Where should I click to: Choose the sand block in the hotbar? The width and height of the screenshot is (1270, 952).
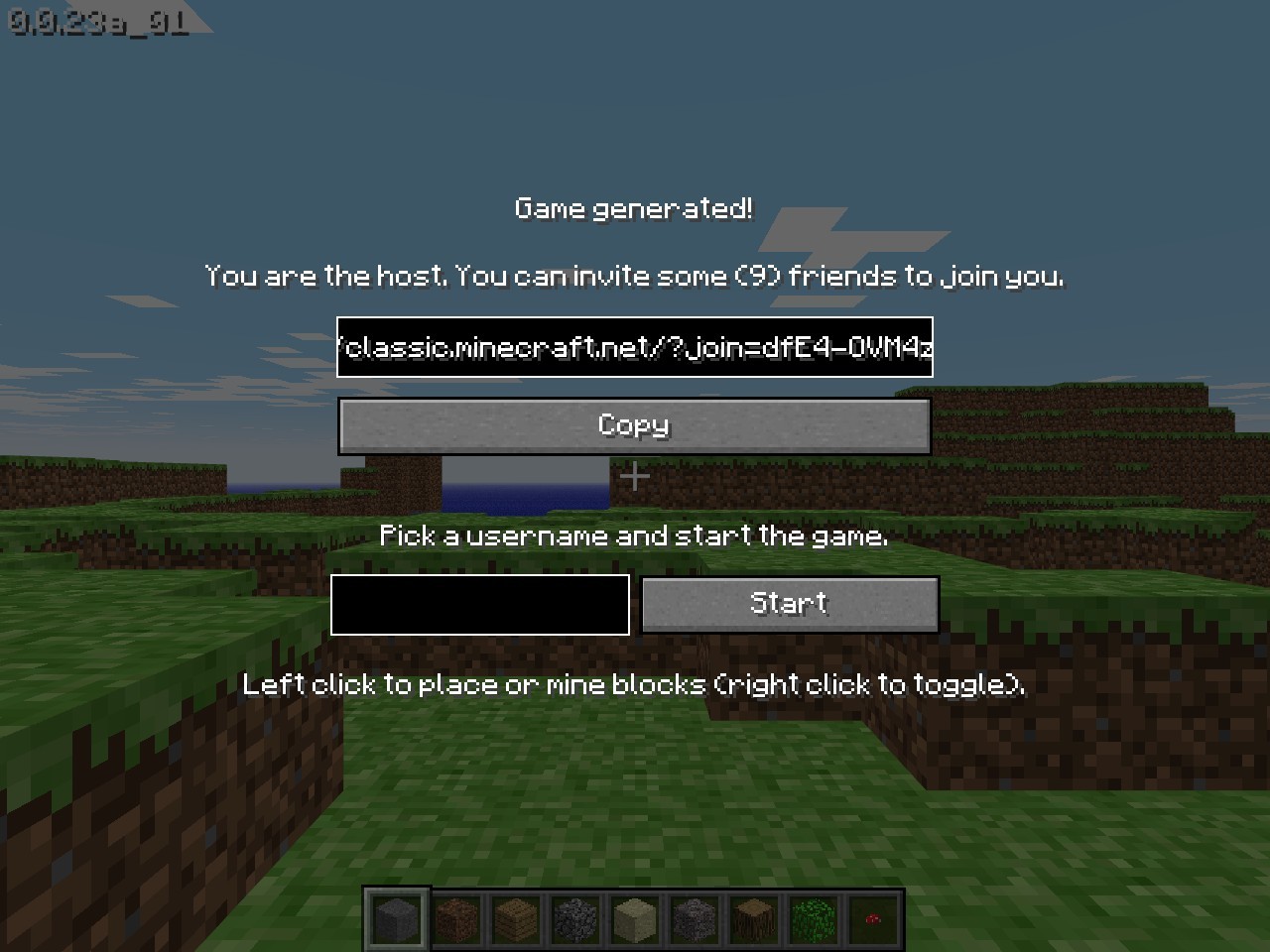(x=634, y=917)
